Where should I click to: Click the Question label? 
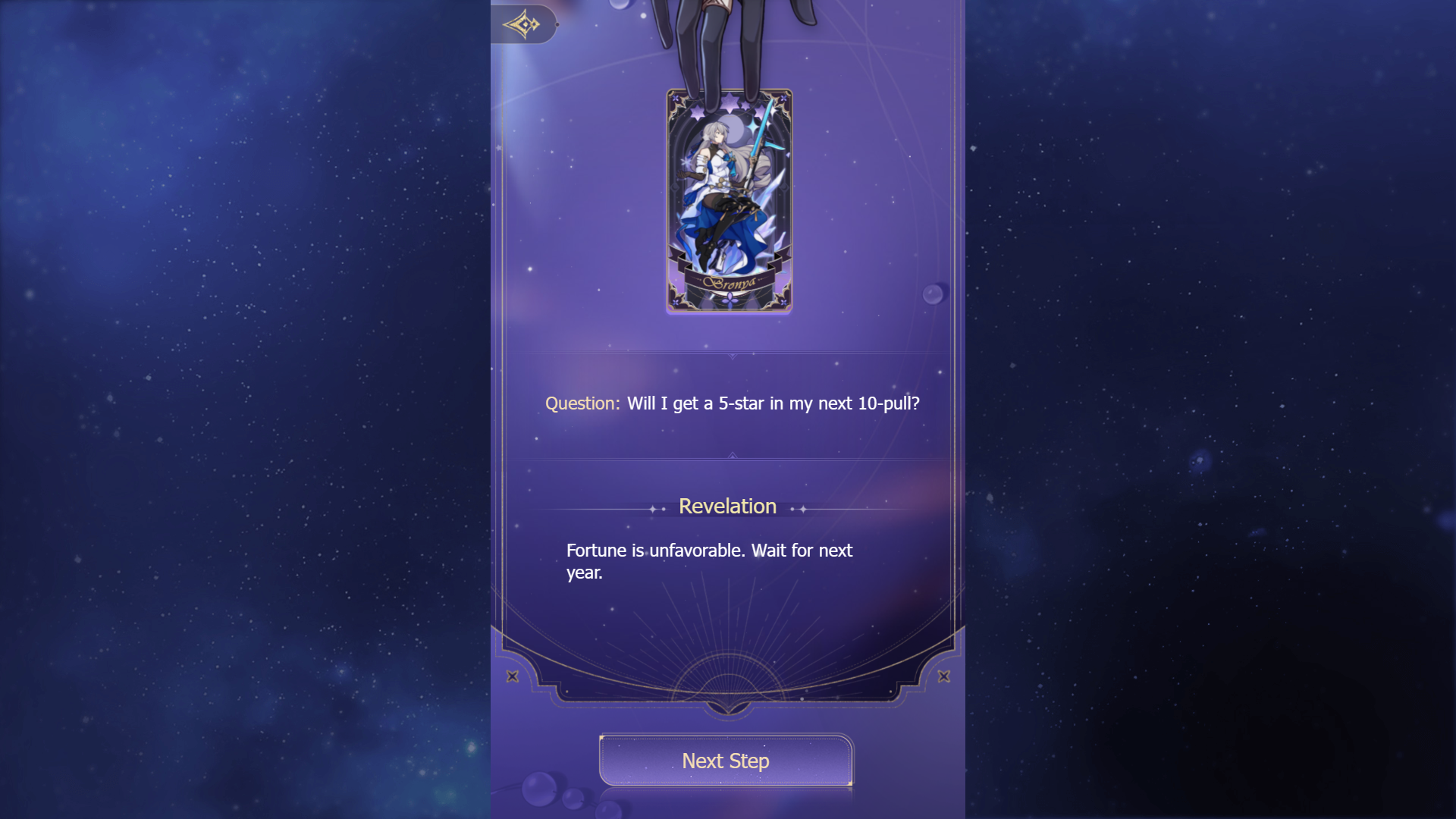(581, 403)
